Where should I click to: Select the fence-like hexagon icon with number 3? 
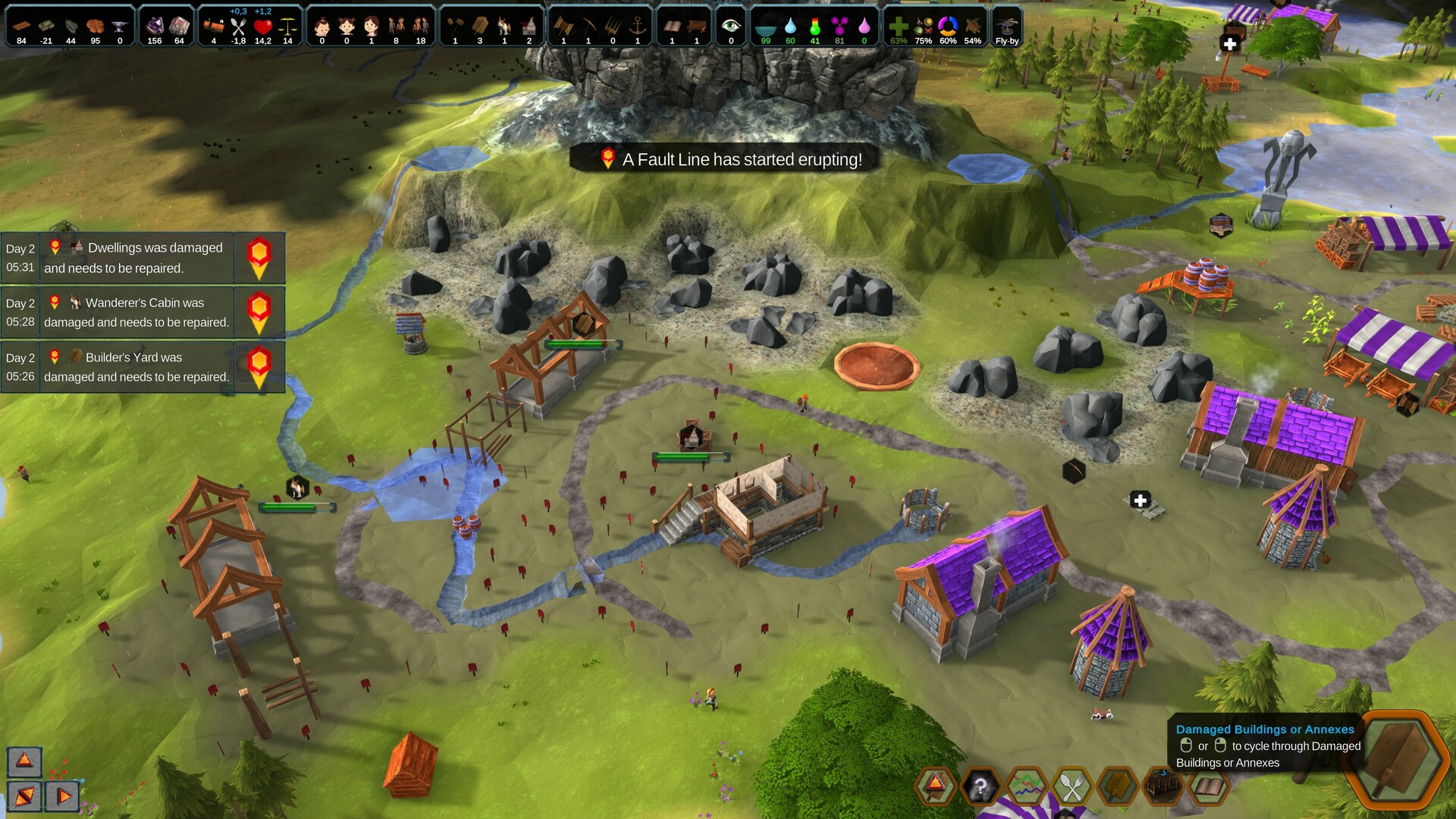tap(1163, 787)
